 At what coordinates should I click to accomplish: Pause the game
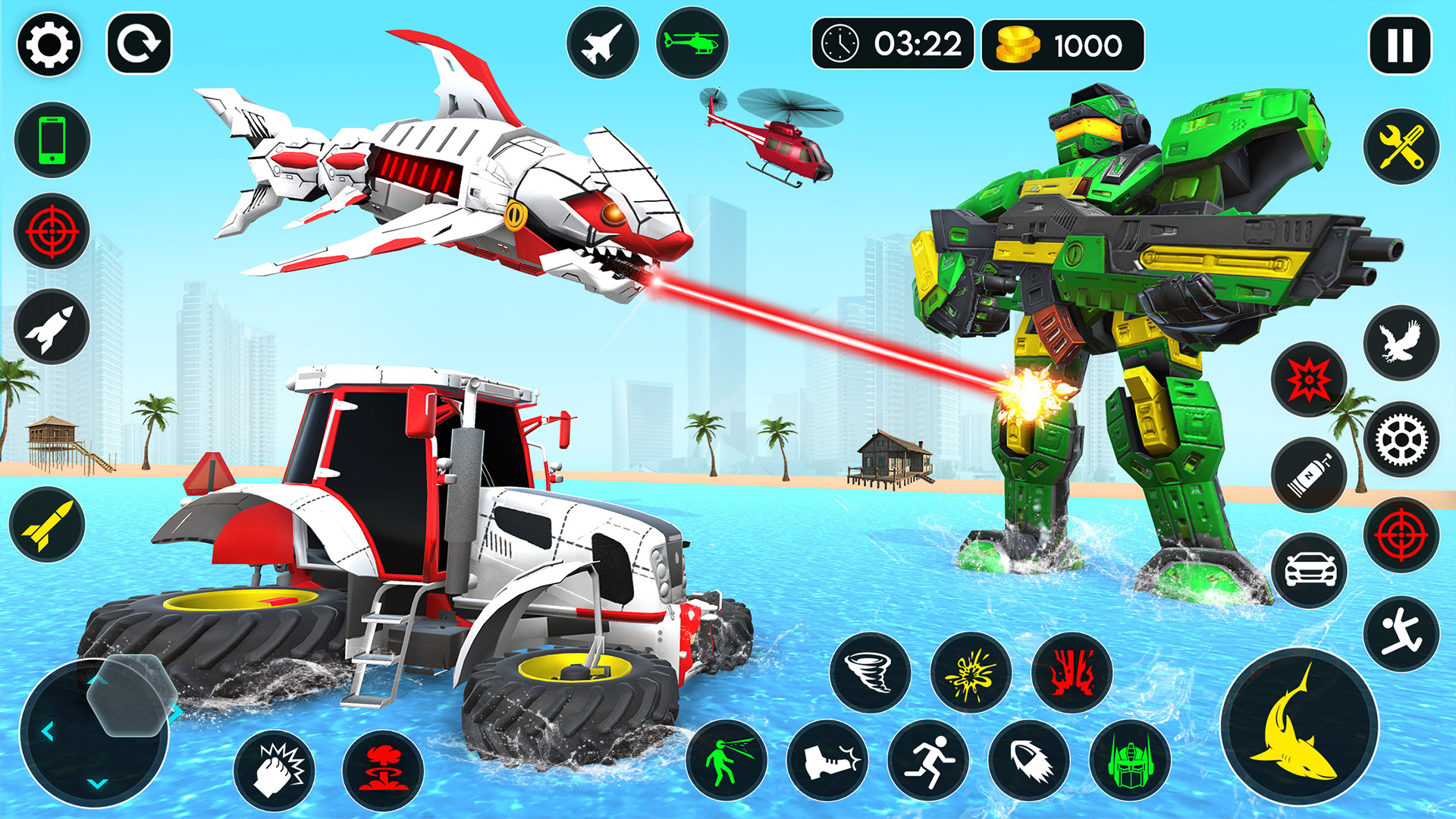pos(1400,43)
